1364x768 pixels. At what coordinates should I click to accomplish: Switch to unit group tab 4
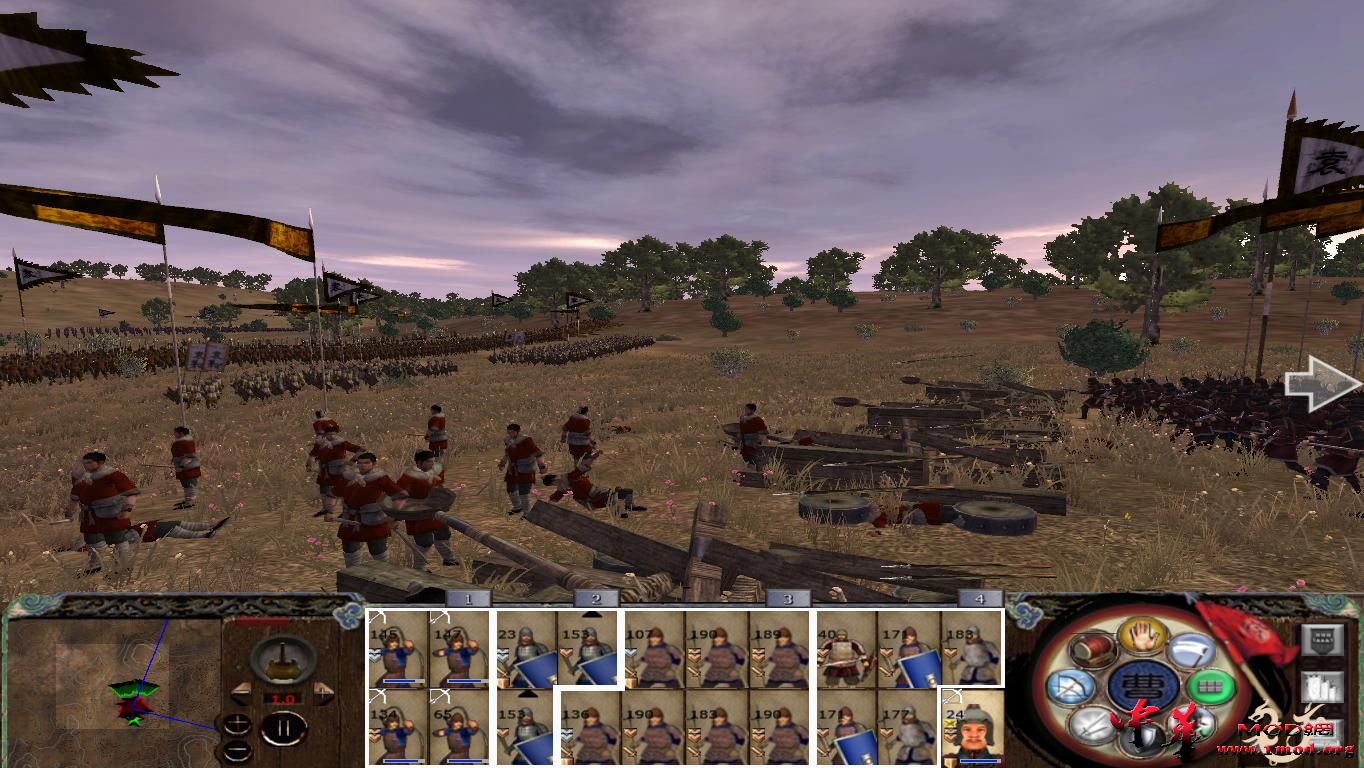coord(978,600)
